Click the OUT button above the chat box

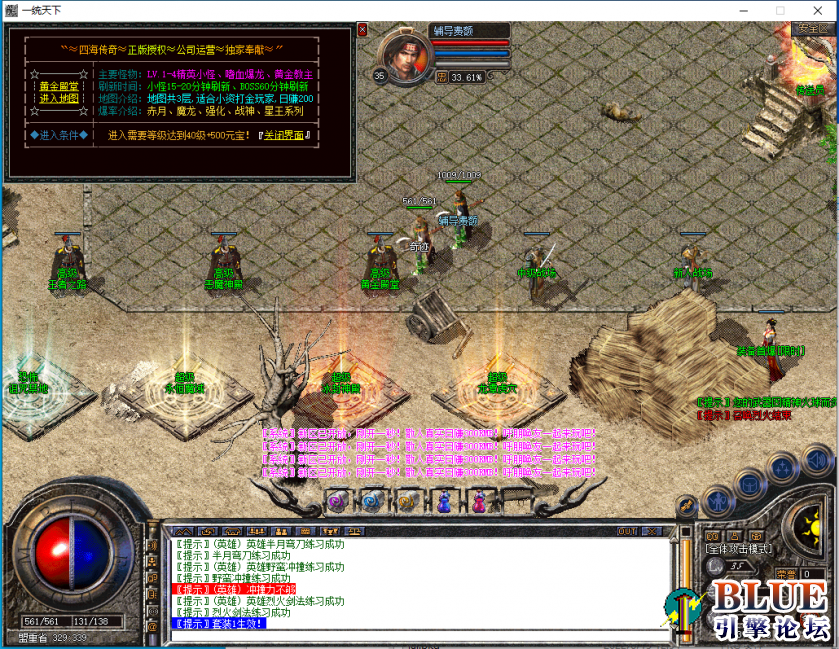pyautogui.click(x=627, y=531)
